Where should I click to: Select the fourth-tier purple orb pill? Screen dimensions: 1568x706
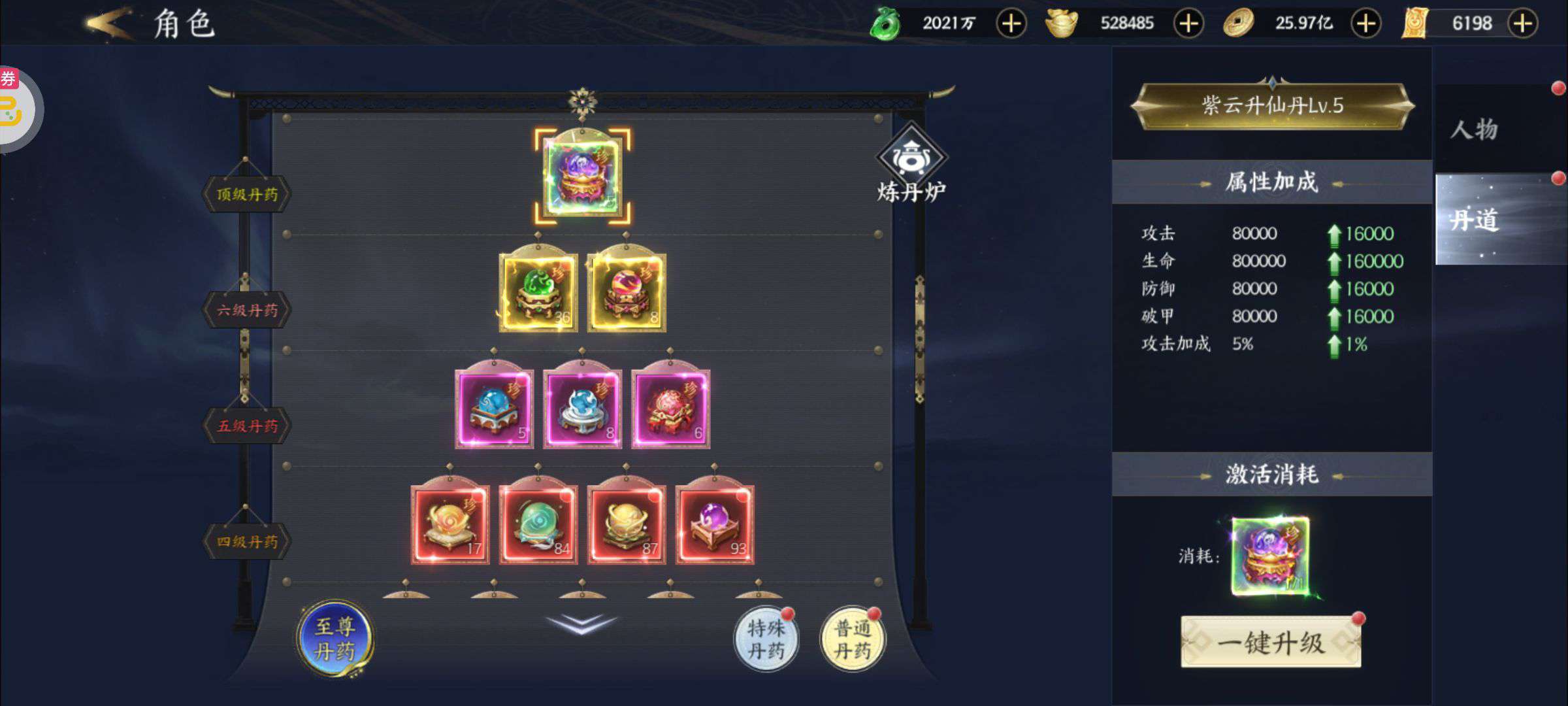714,524
